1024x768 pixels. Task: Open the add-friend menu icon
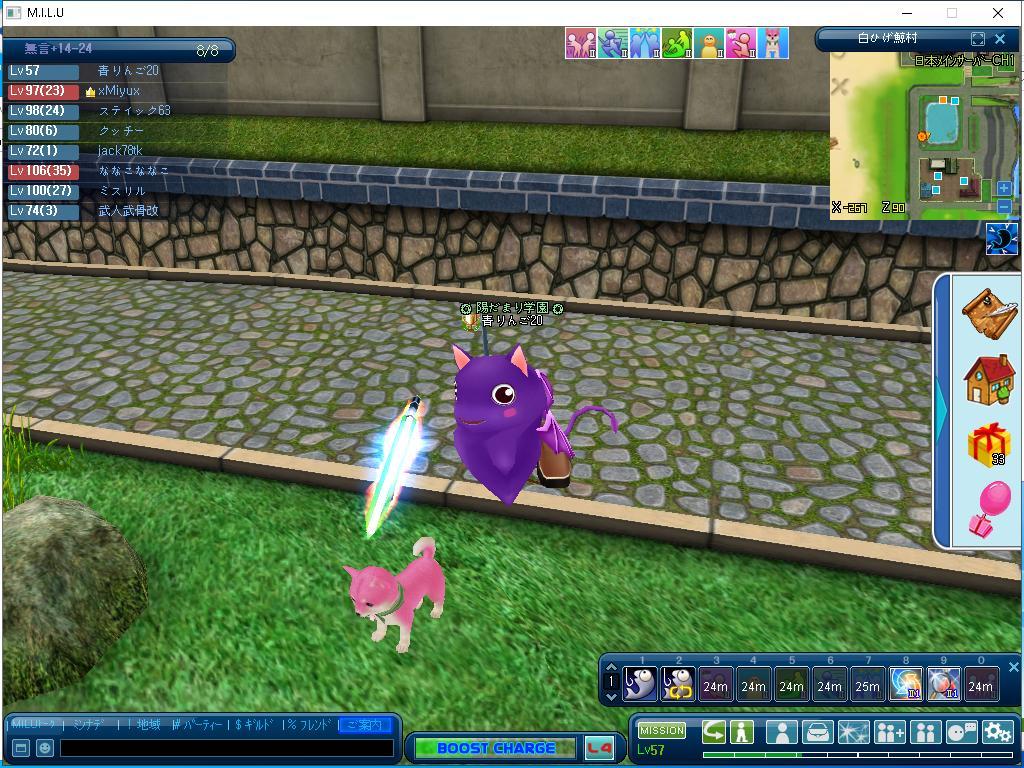[x=889, y=732]
